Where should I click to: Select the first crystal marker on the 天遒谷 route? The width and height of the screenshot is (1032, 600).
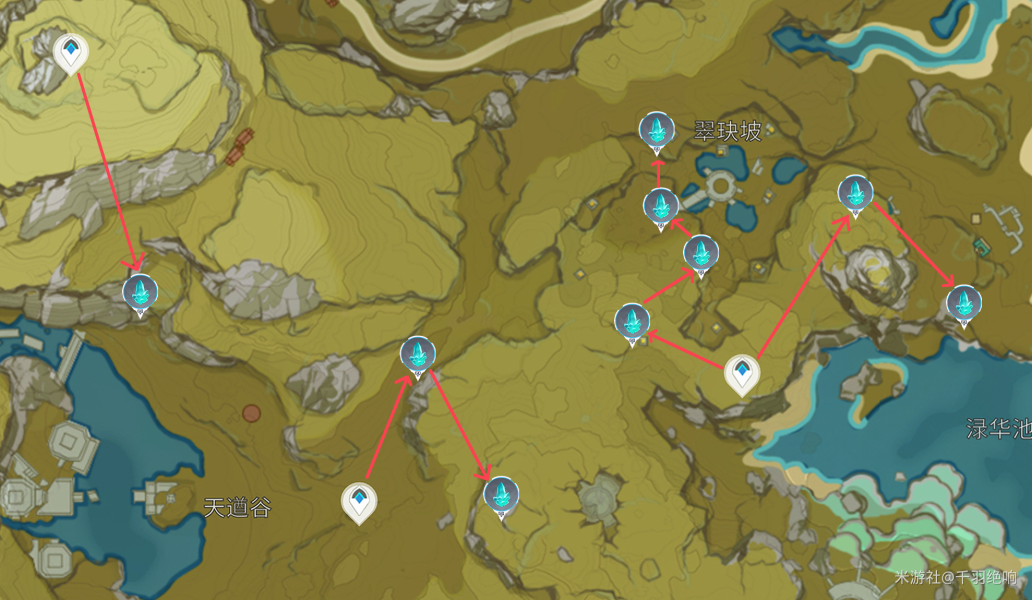coord(417,355)
